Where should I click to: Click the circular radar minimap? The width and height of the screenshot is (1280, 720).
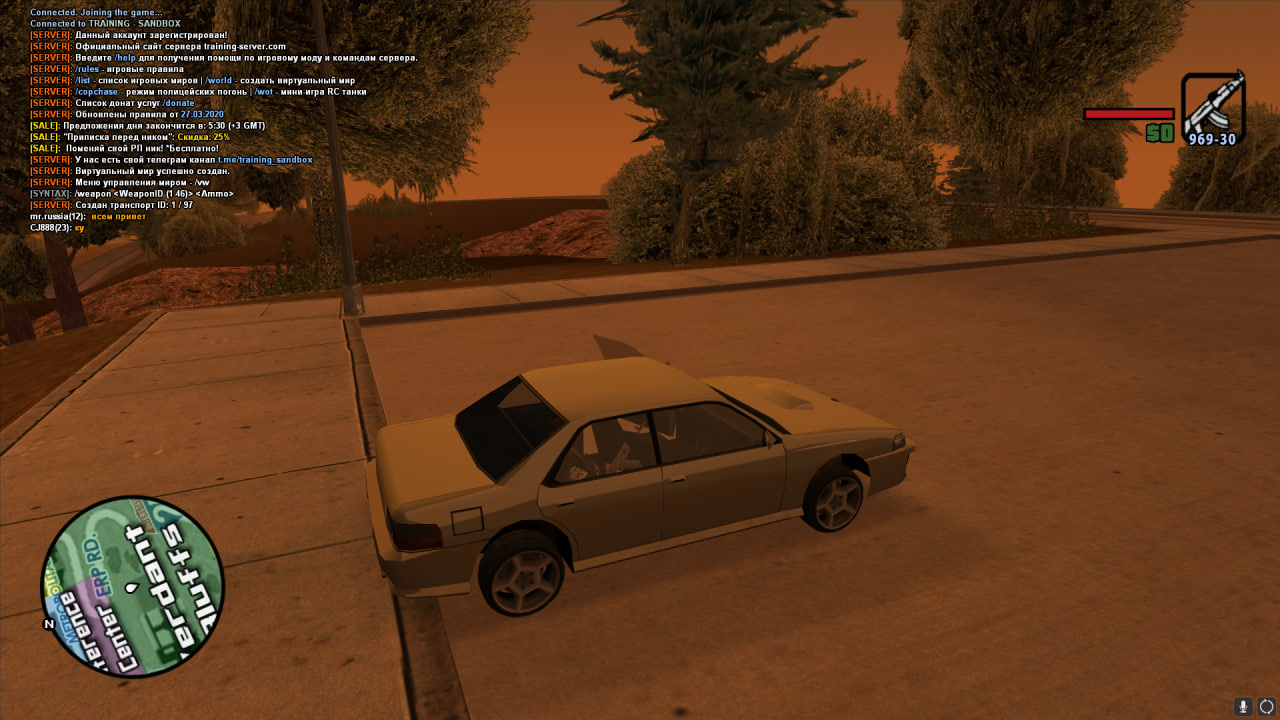[x=132, y=587]
